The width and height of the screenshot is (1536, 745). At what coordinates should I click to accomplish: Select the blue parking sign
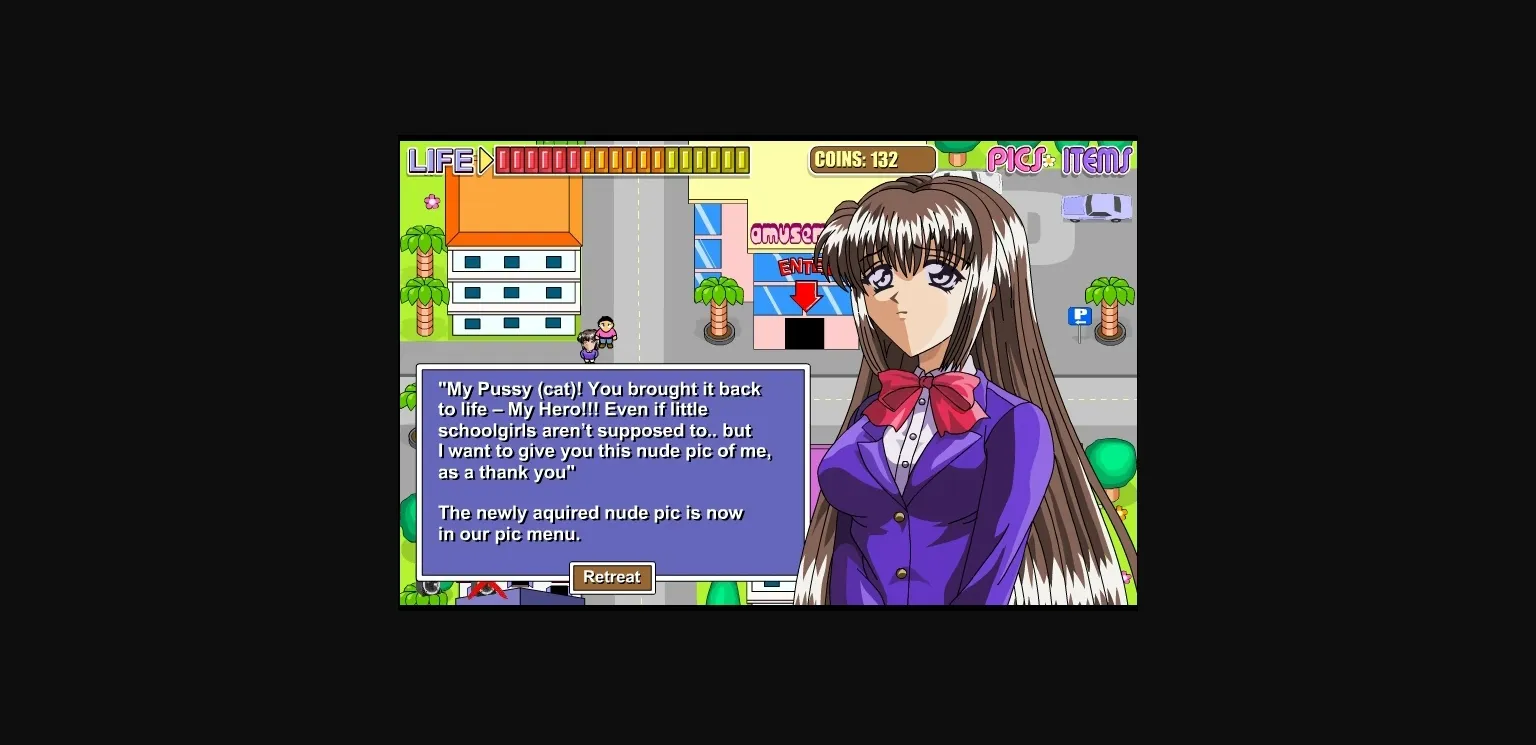tap(1079, 317)
